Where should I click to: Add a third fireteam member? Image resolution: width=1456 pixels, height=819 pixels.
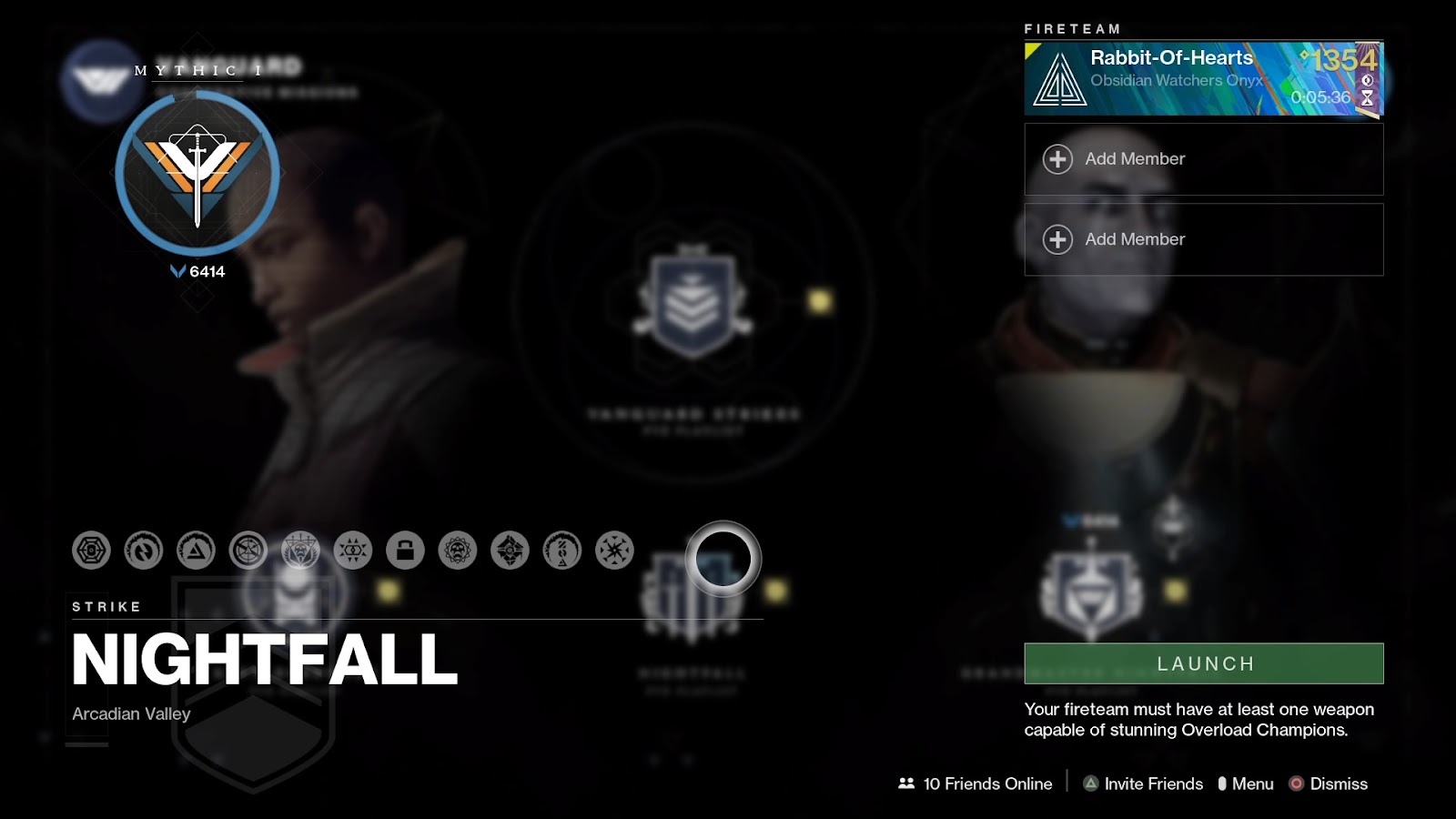pos(1203,238)
